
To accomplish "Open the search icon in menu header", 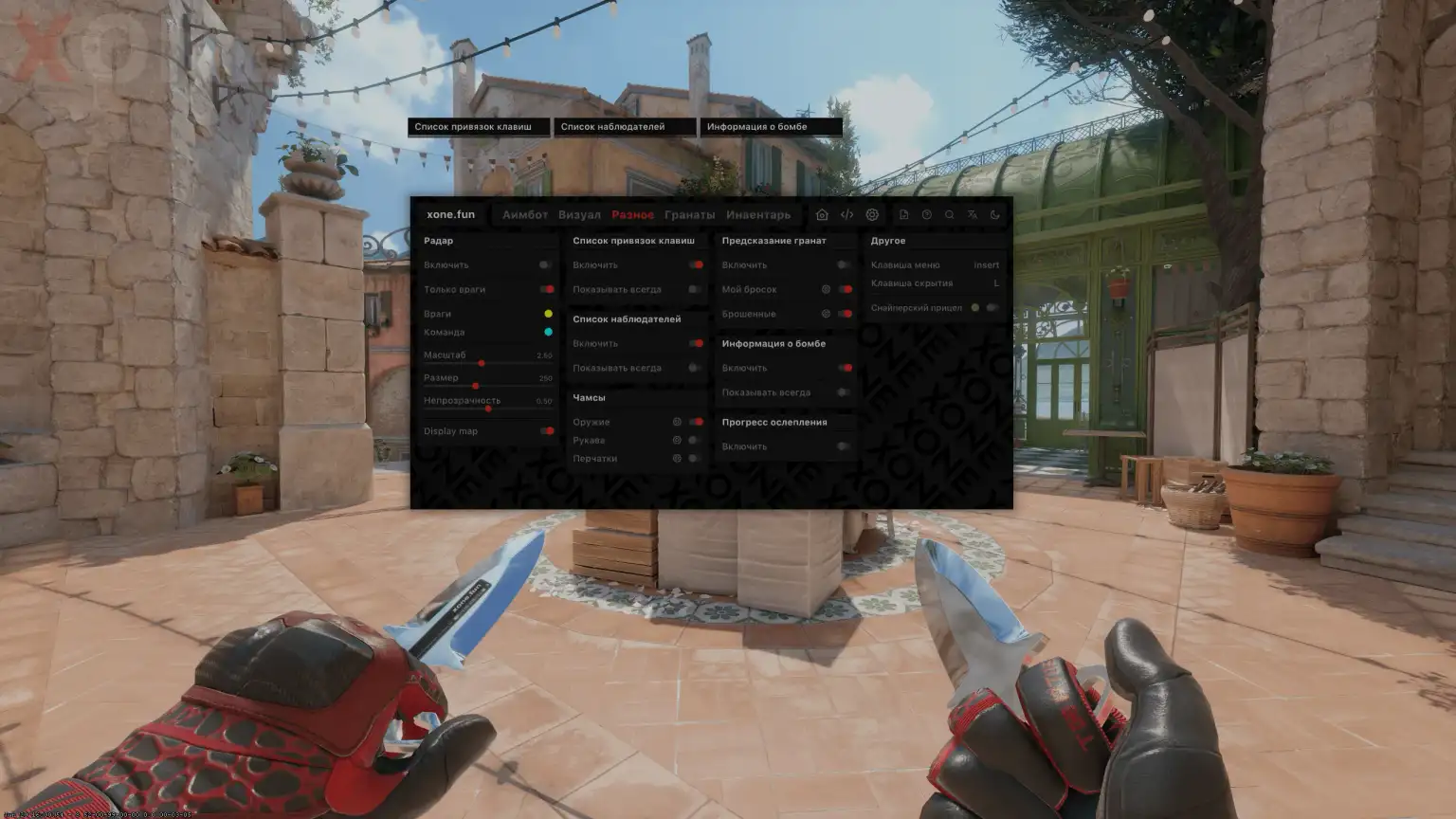I will click(x=950, y=214).
